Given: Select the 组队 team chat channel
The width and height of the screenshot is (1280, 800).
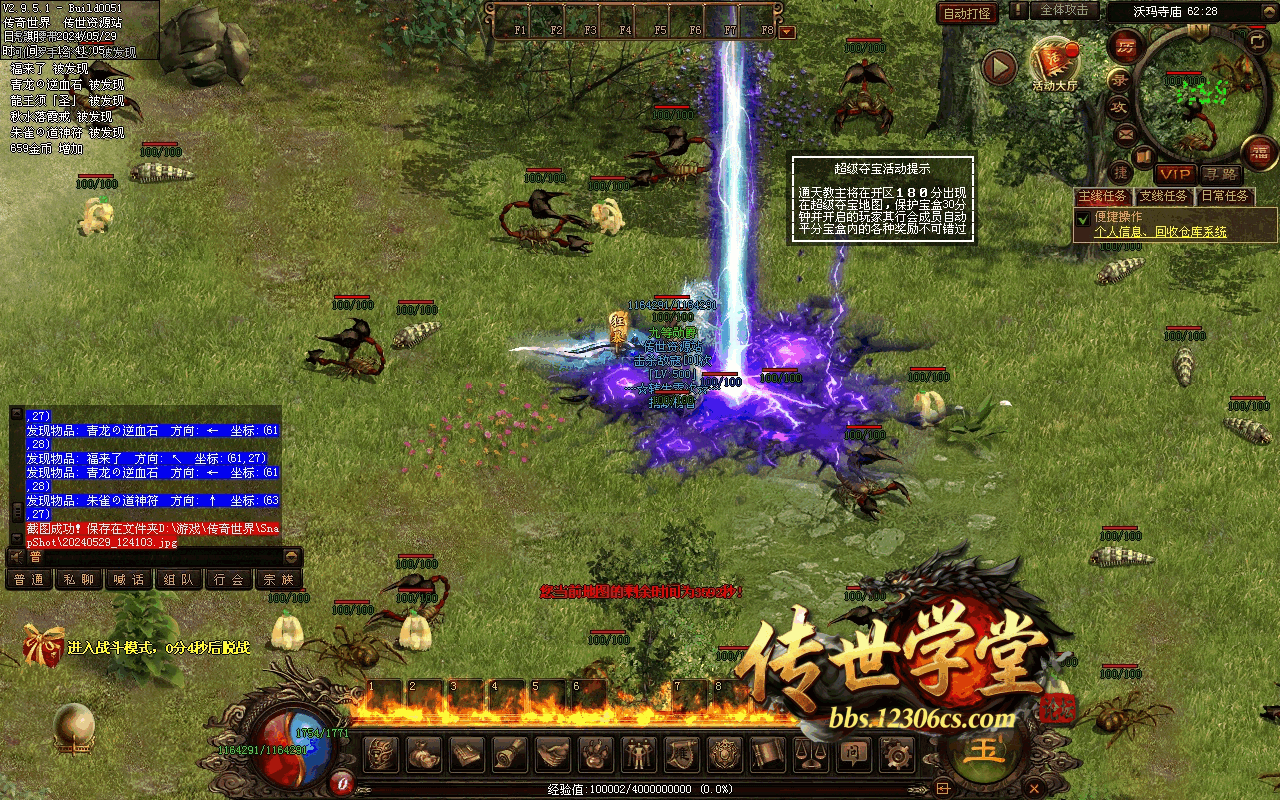Looking at the screenshot, I should [179, 580].
